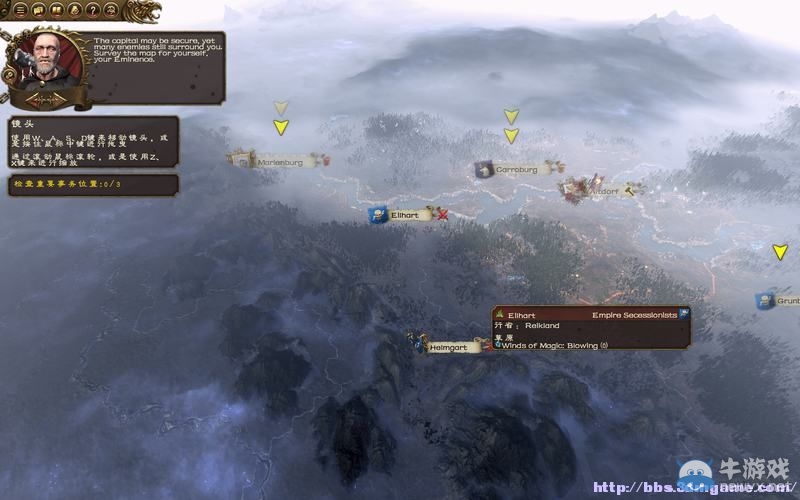Viewport: 800px width, 500px height.
Task: Click the arrows button beneath advisor portrait
Action: tap(44, 100)
